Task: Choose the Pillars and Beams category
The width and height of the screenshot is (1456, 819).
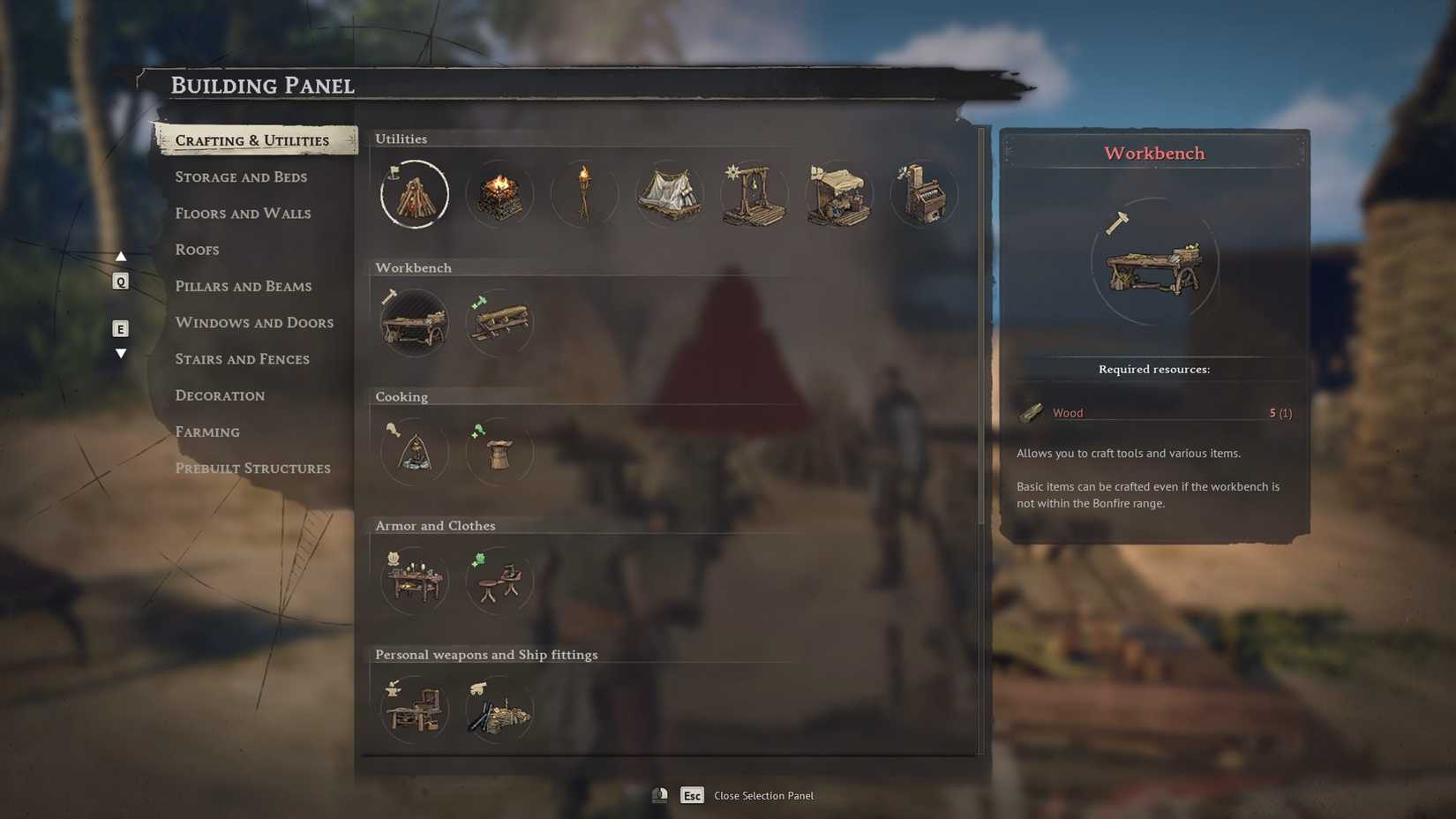Action: click(x=243, y=287)
